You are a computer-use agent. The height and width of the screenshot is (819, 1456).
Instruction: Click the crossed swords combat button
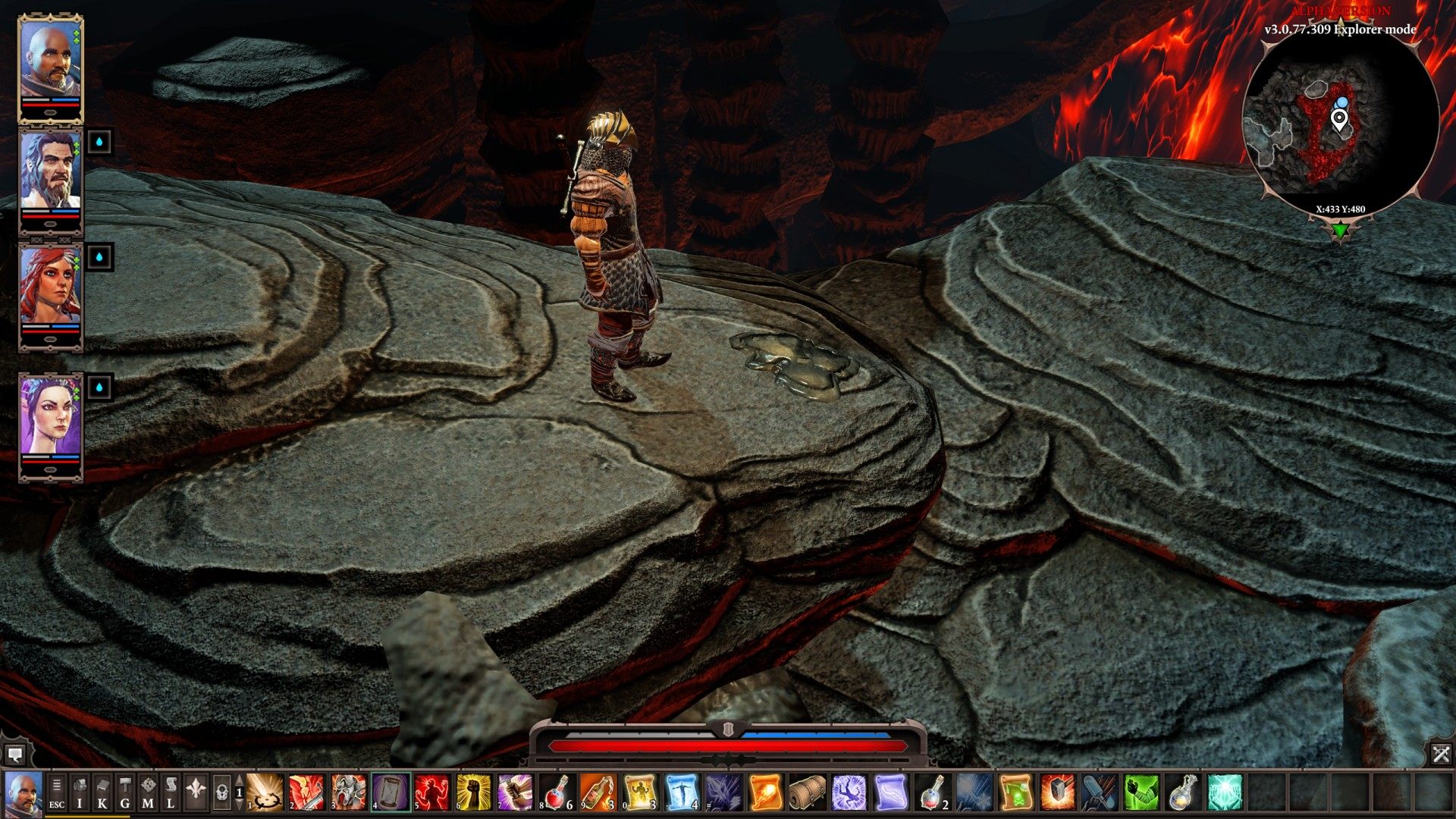(x=1441, y=754)
